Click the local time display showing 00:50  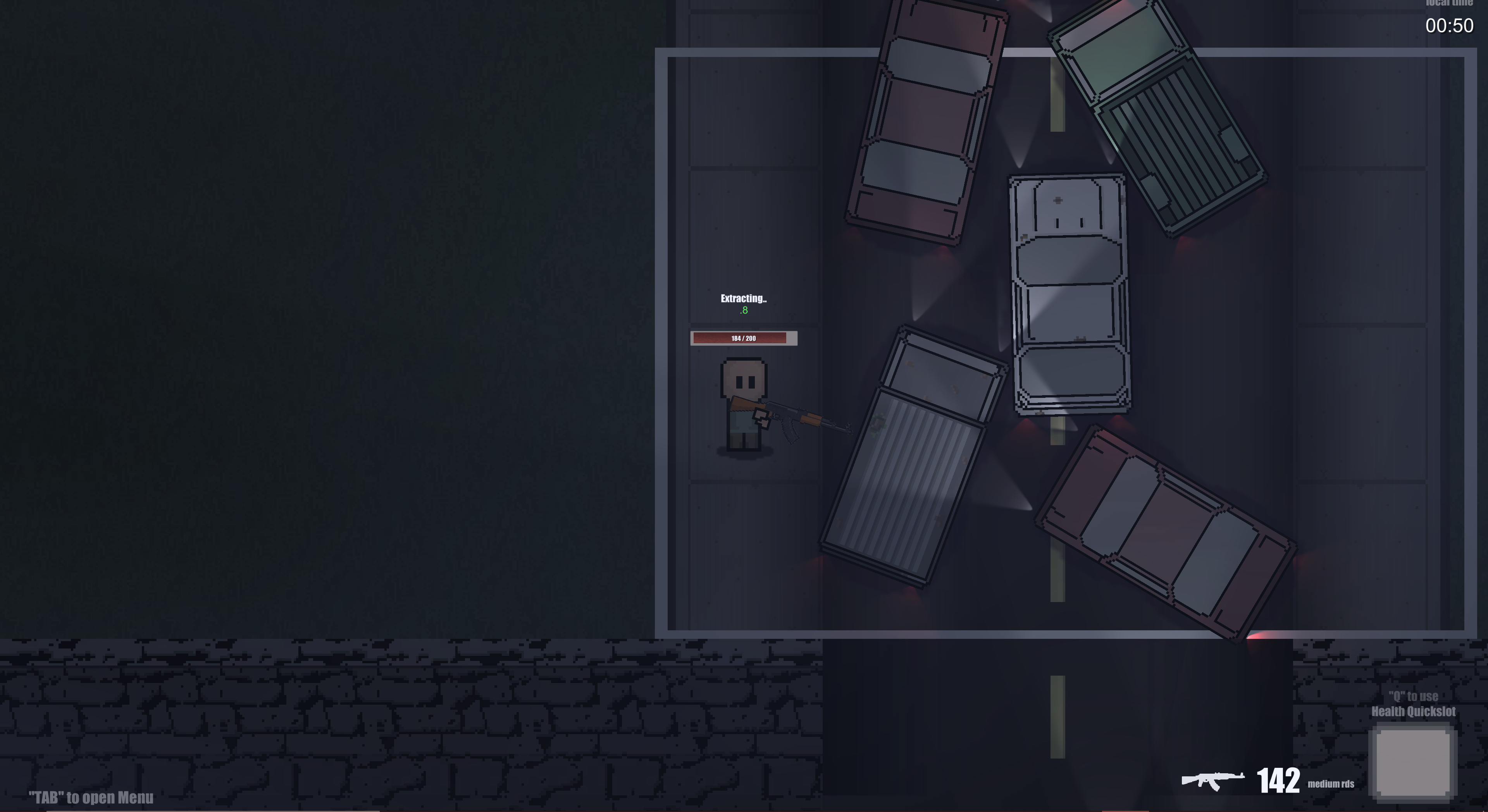coord(1447,26)
